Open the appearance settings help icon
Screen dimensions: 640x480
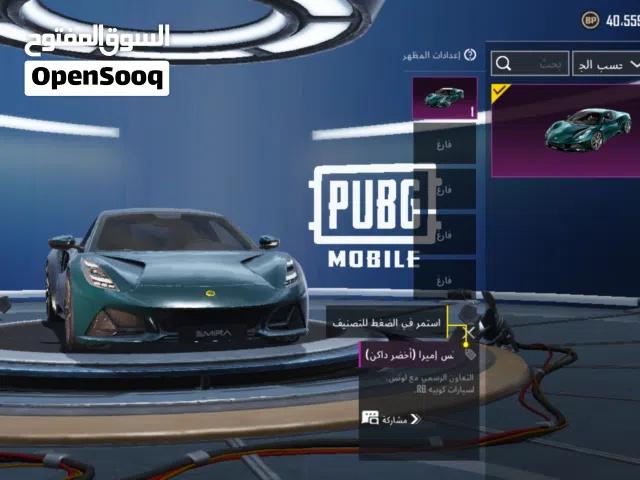470,55
